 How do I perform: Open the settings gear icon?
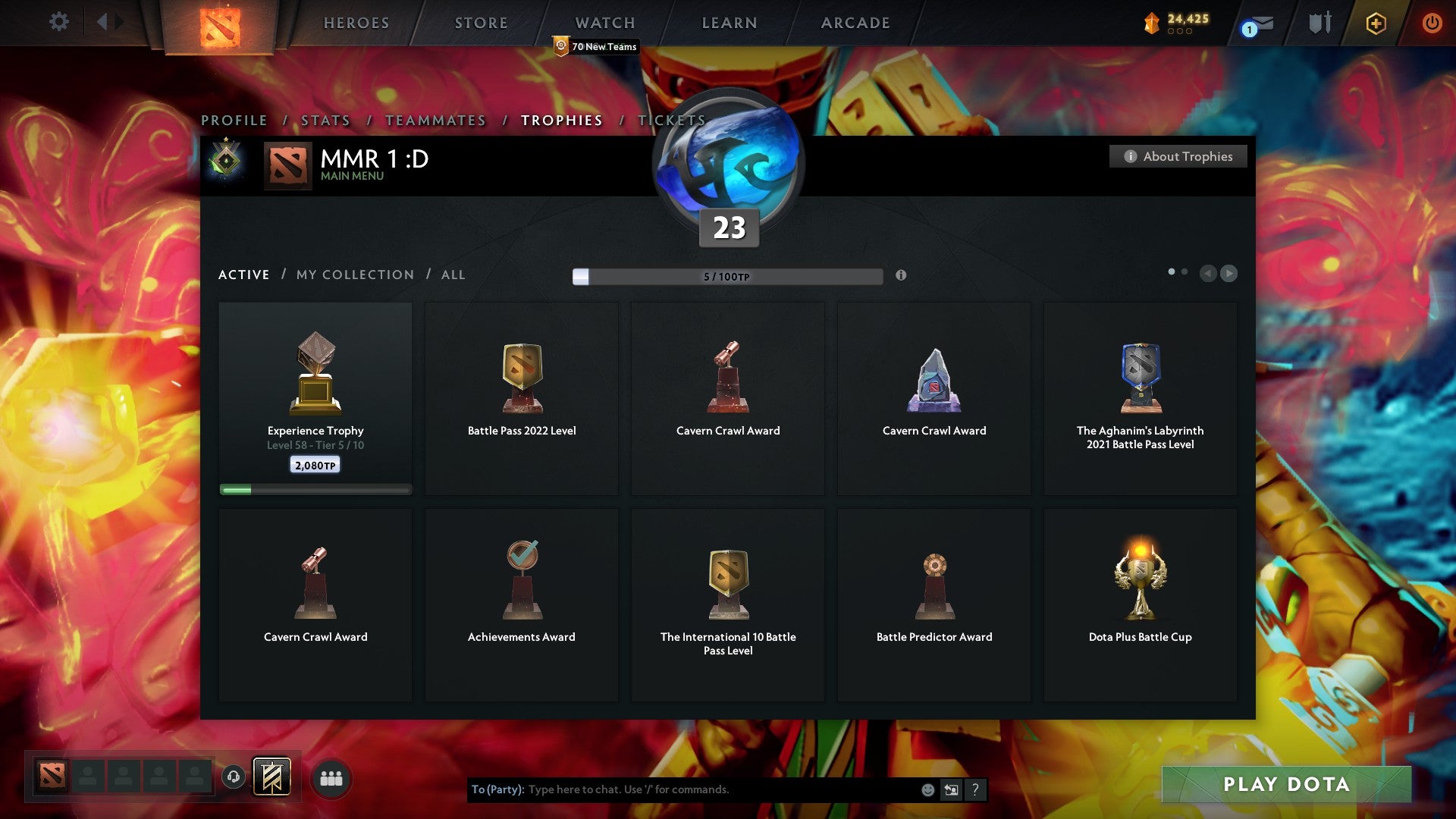tap(58, 22)
